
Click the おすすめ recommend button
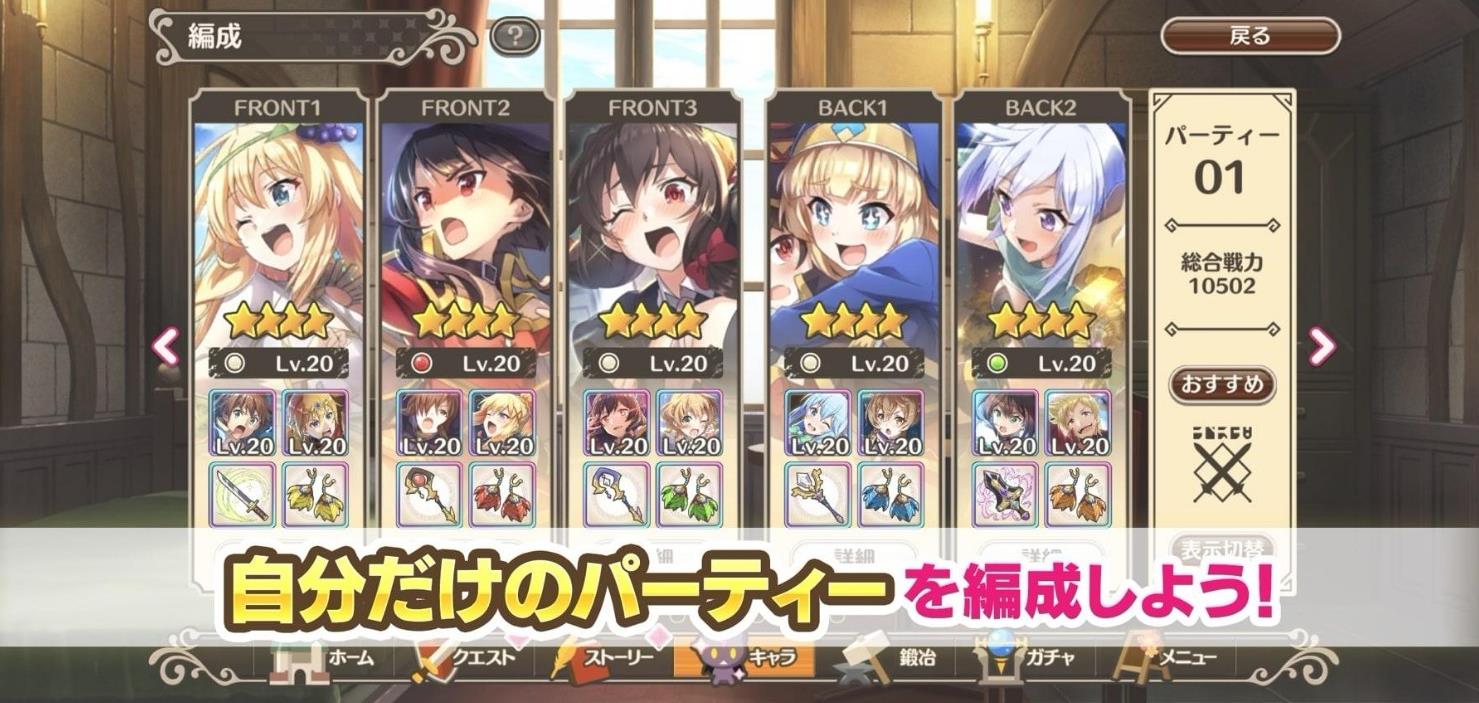[1222, 384]
